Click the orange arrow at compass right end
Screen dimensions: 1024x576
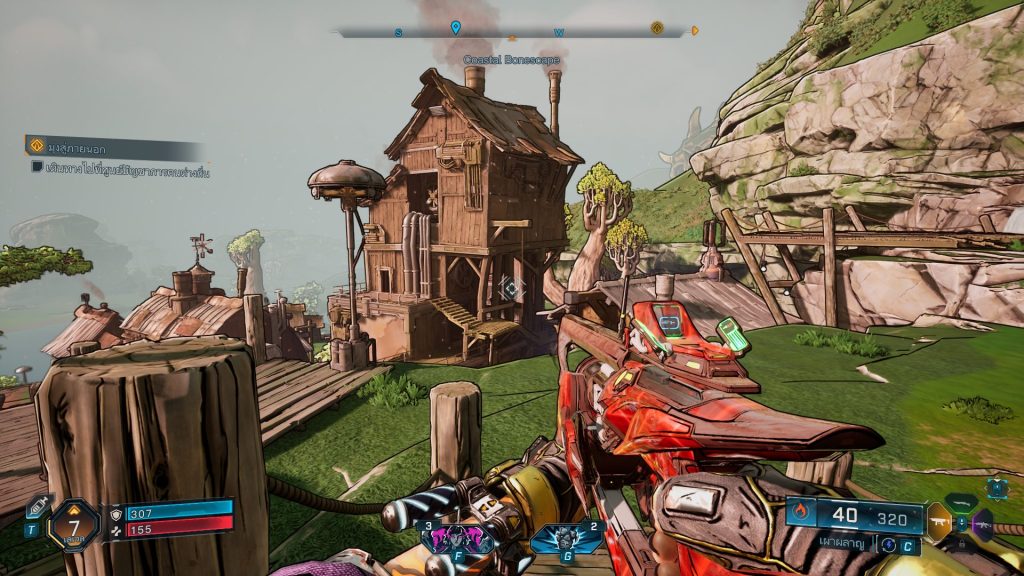(x=695, y=31)
